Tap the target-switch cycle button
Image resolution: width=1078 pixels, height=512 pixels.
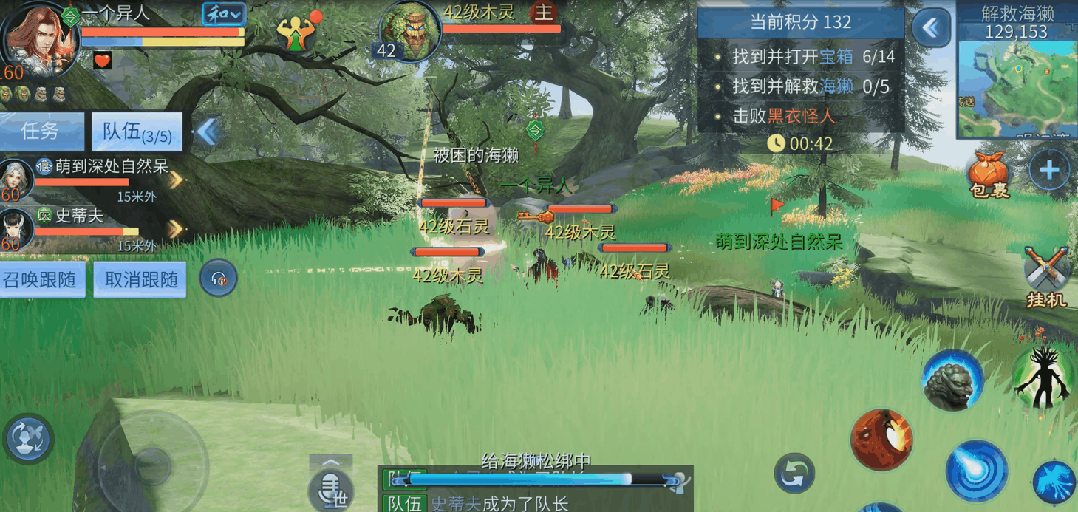point(795,473)
